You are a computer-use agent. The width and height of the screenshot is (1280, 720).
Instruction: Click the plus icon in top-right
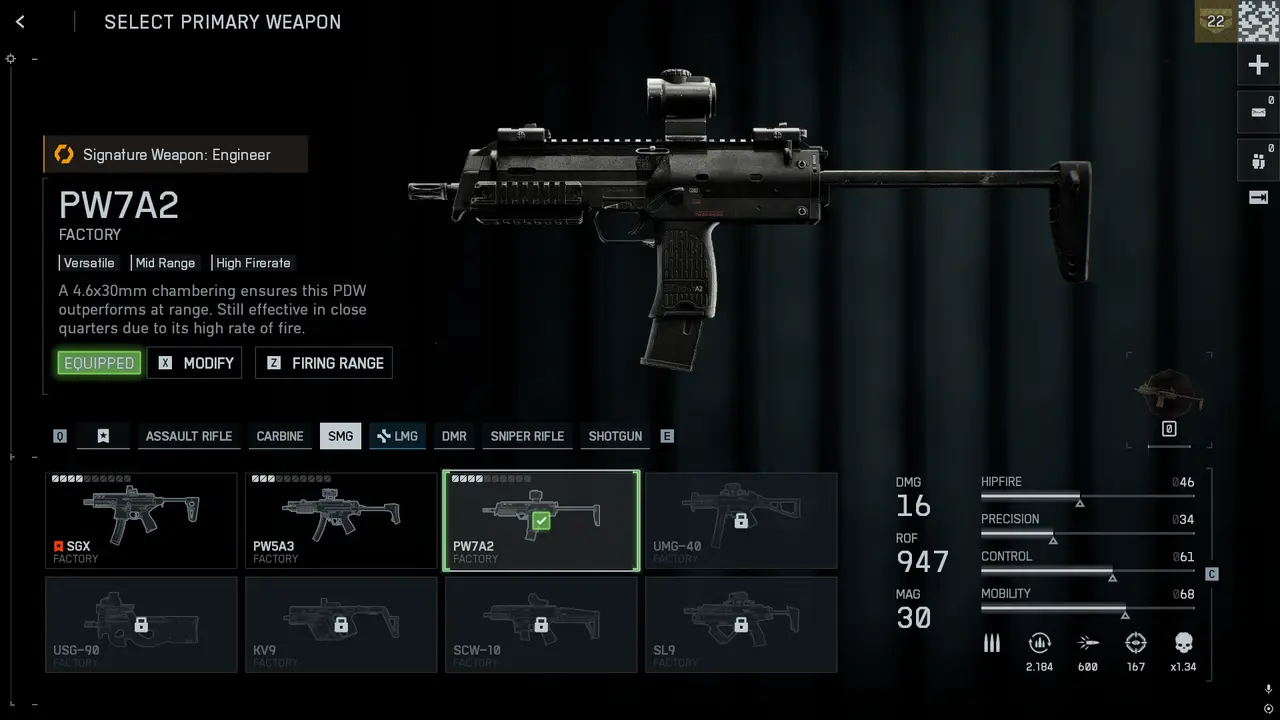tap(1258, 66)
